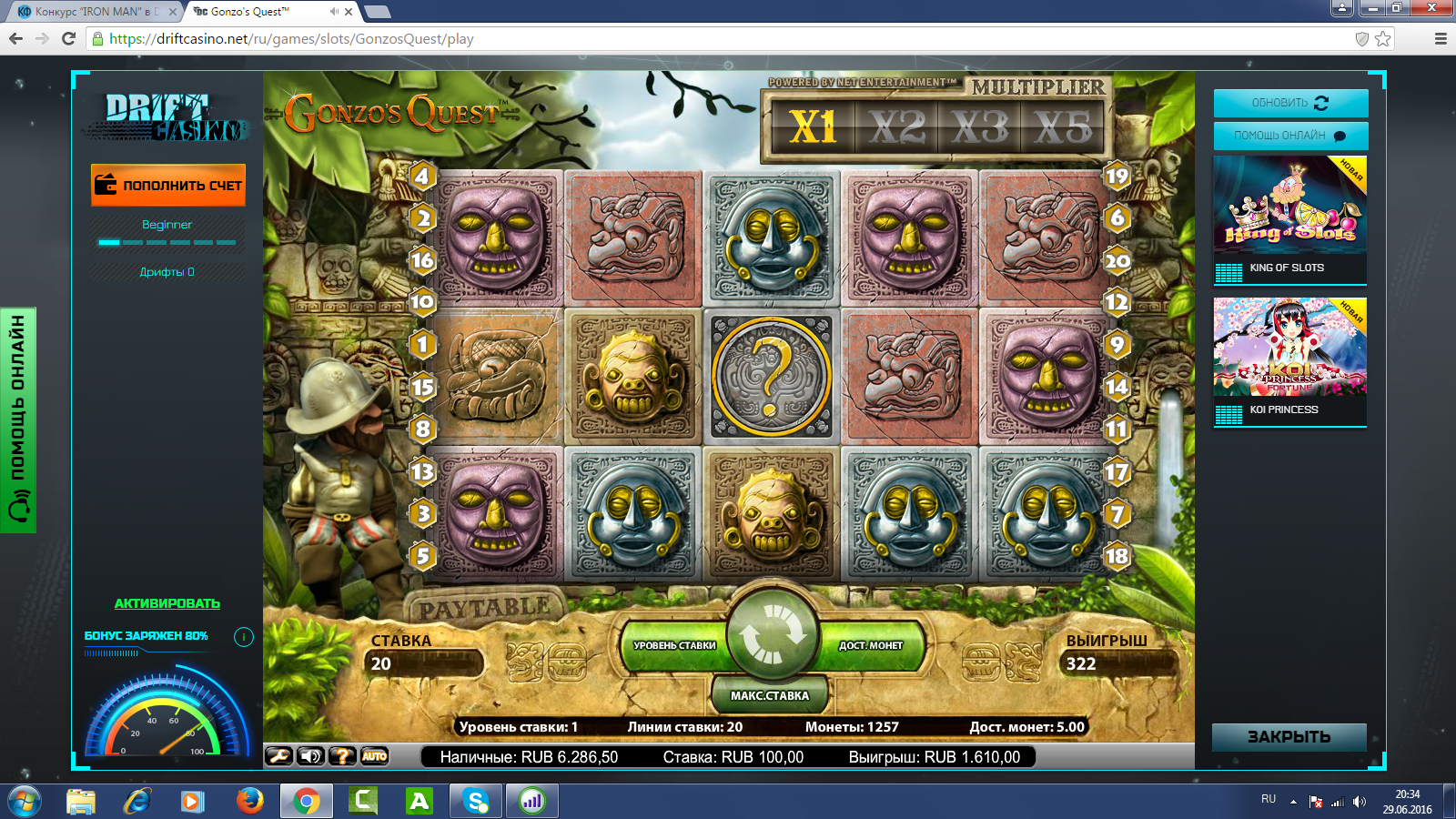Viewport: 1456px width, 819px height.
Task: Click the АКТИВИРОВАТЬ bonus link
Action: coord(167,603)
